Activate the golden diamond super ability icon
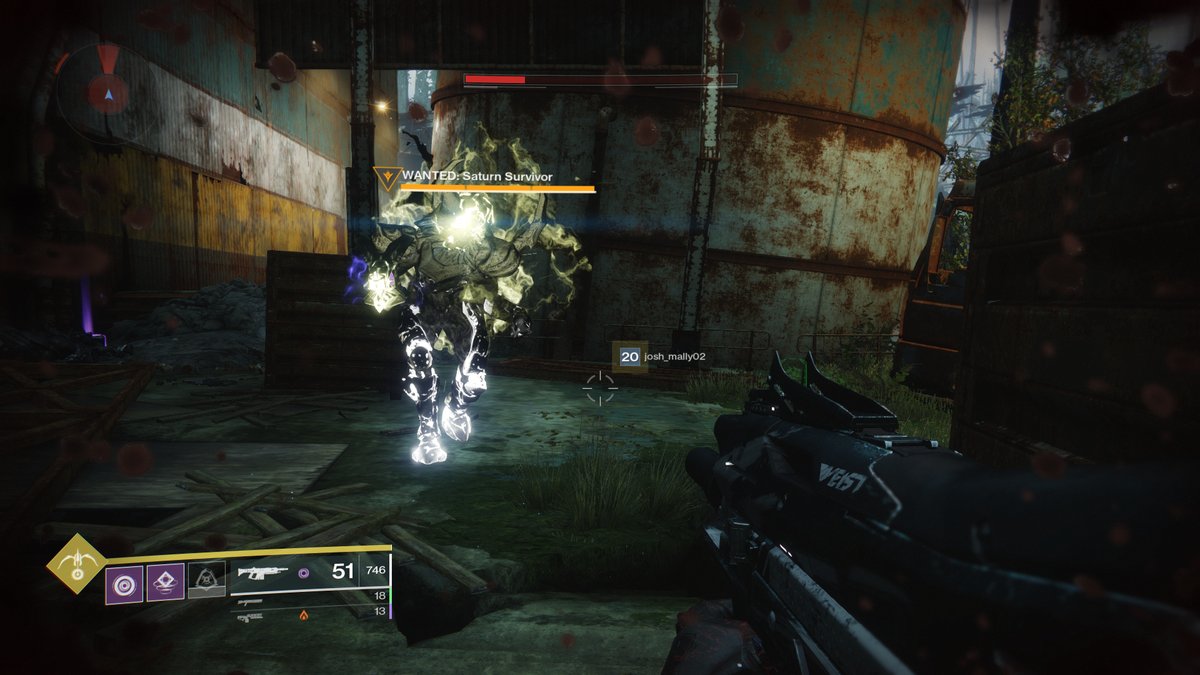The height and width of the screenshot is (675, 1200). pos(76,565)
